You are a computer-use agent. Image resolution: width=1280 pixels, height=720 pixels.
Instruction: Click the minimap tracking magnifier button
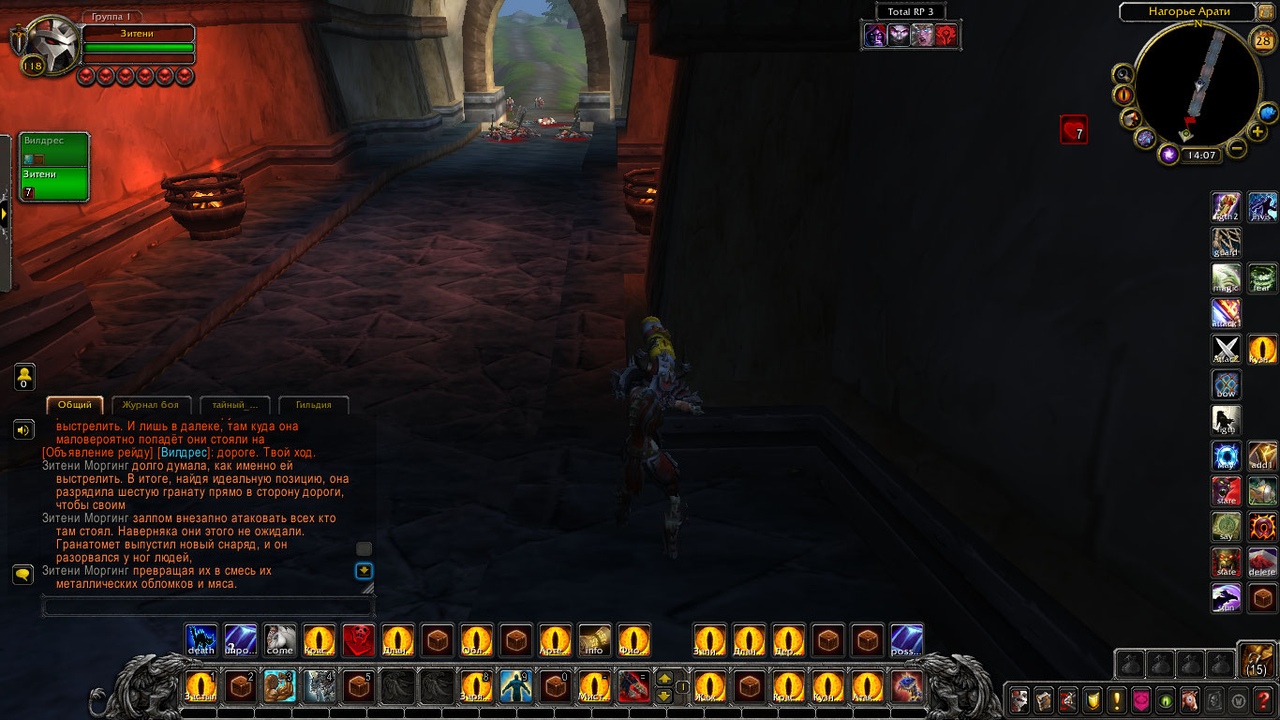(x=1123, y=74)
